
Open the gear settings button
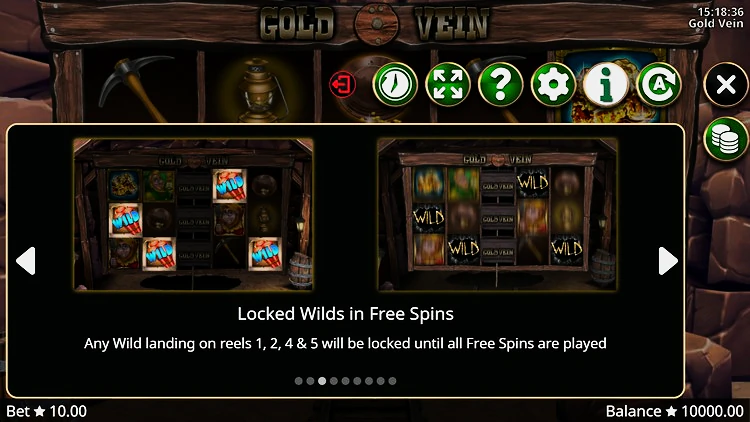click(553, 84)
